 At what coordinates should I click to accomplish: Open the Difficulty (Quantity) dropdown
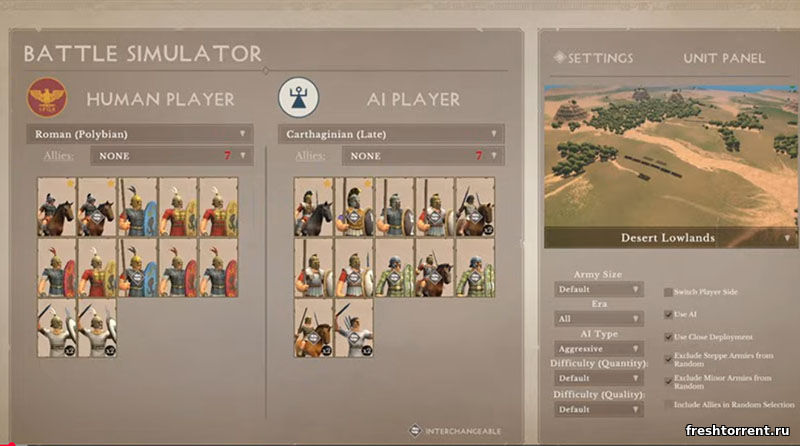[x=599, y=379]
